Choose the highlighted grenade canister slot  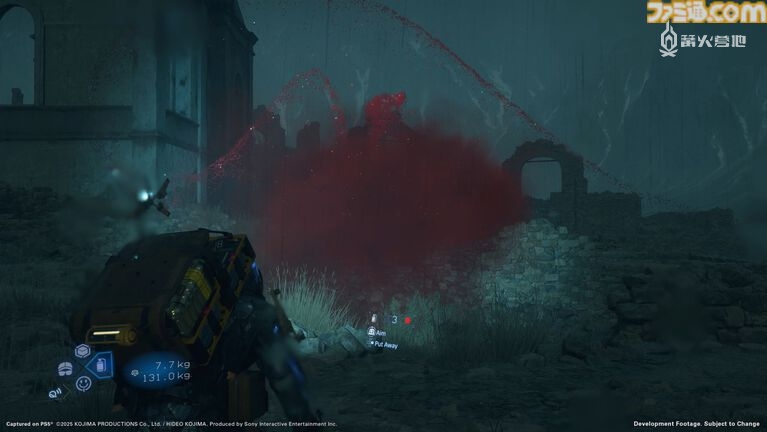(x=101, y=367)
